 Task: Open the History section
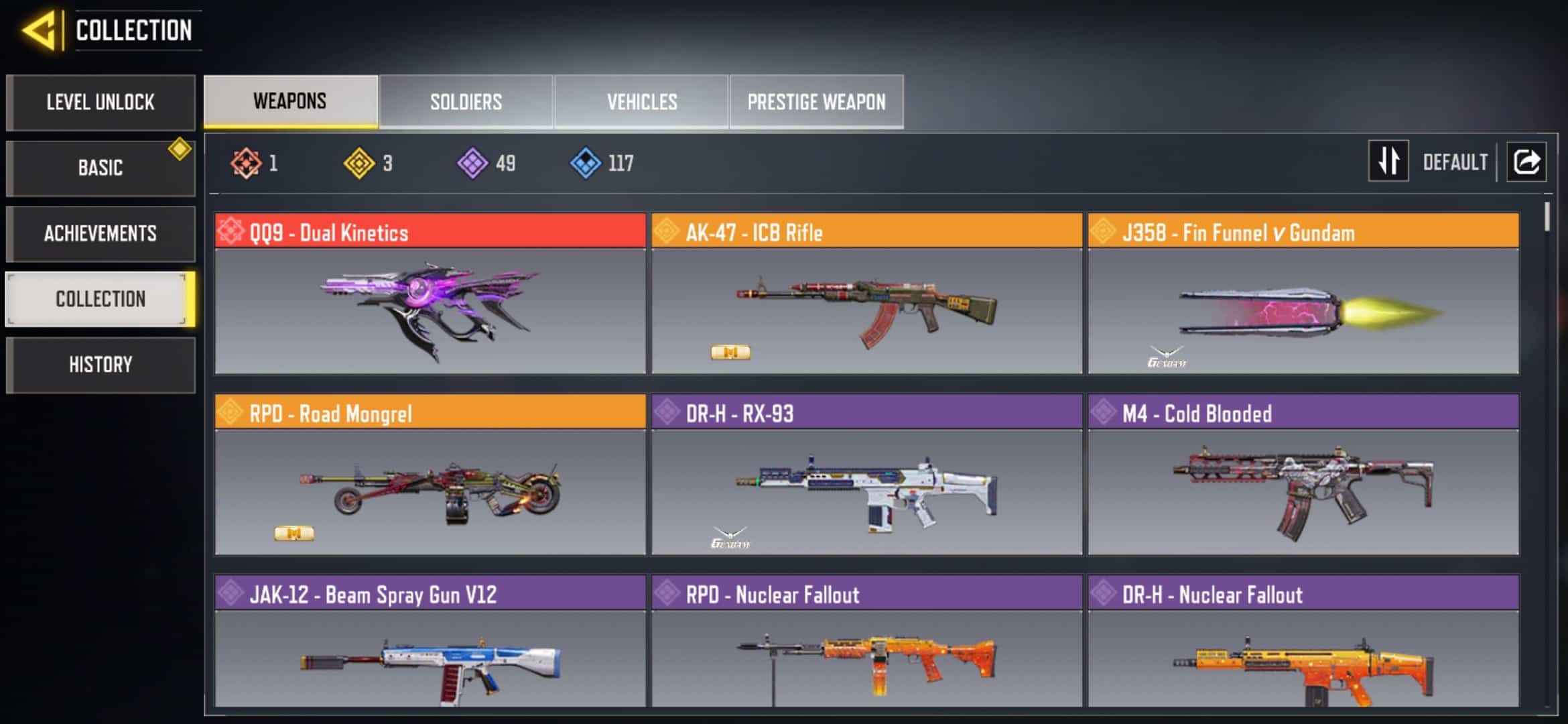pos(101,365)
